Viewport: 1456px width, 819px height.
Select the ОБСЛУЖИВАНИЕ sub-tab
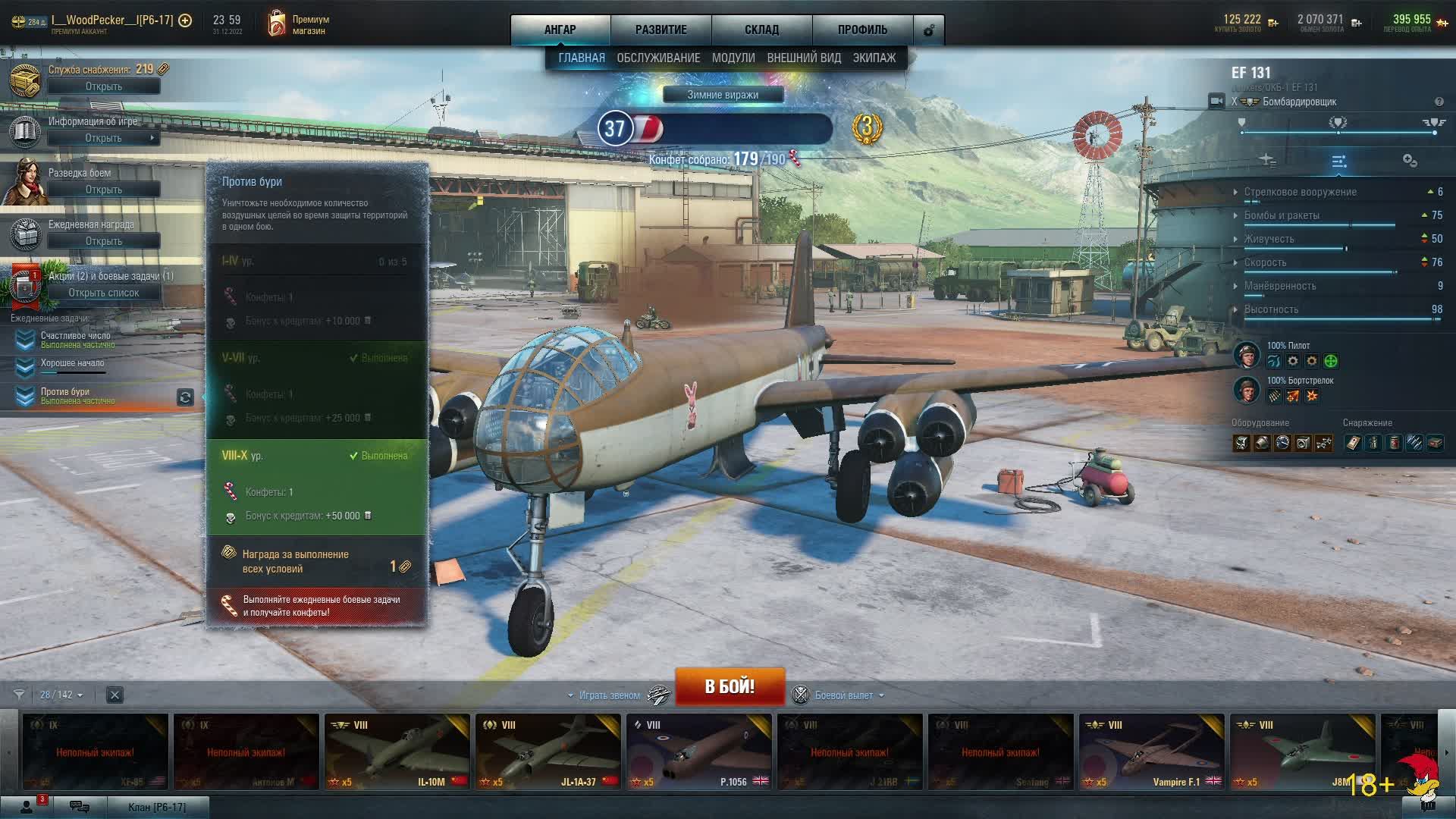pos(658,58)
